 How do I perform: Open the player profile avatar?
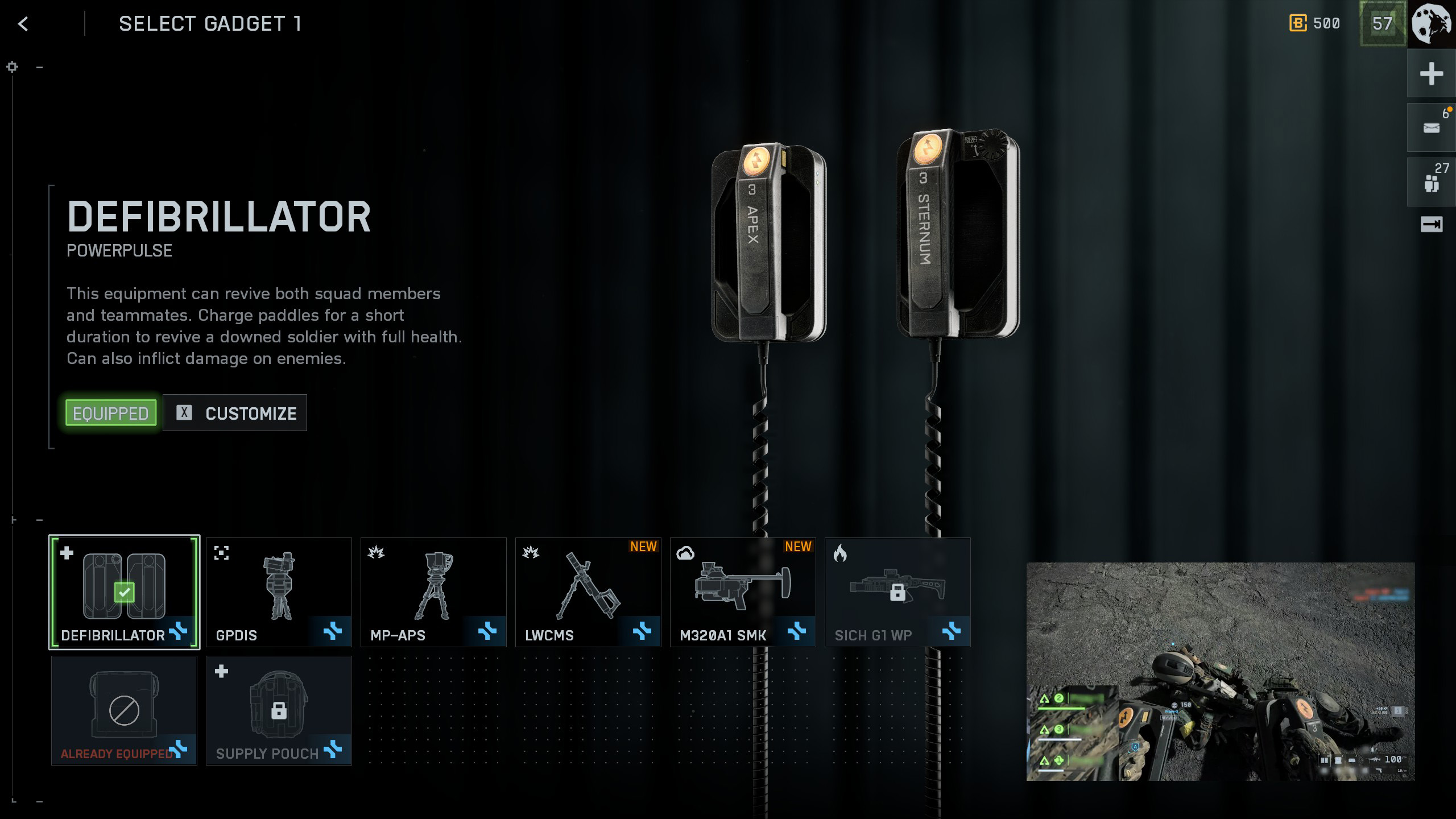coord(1432,24)
